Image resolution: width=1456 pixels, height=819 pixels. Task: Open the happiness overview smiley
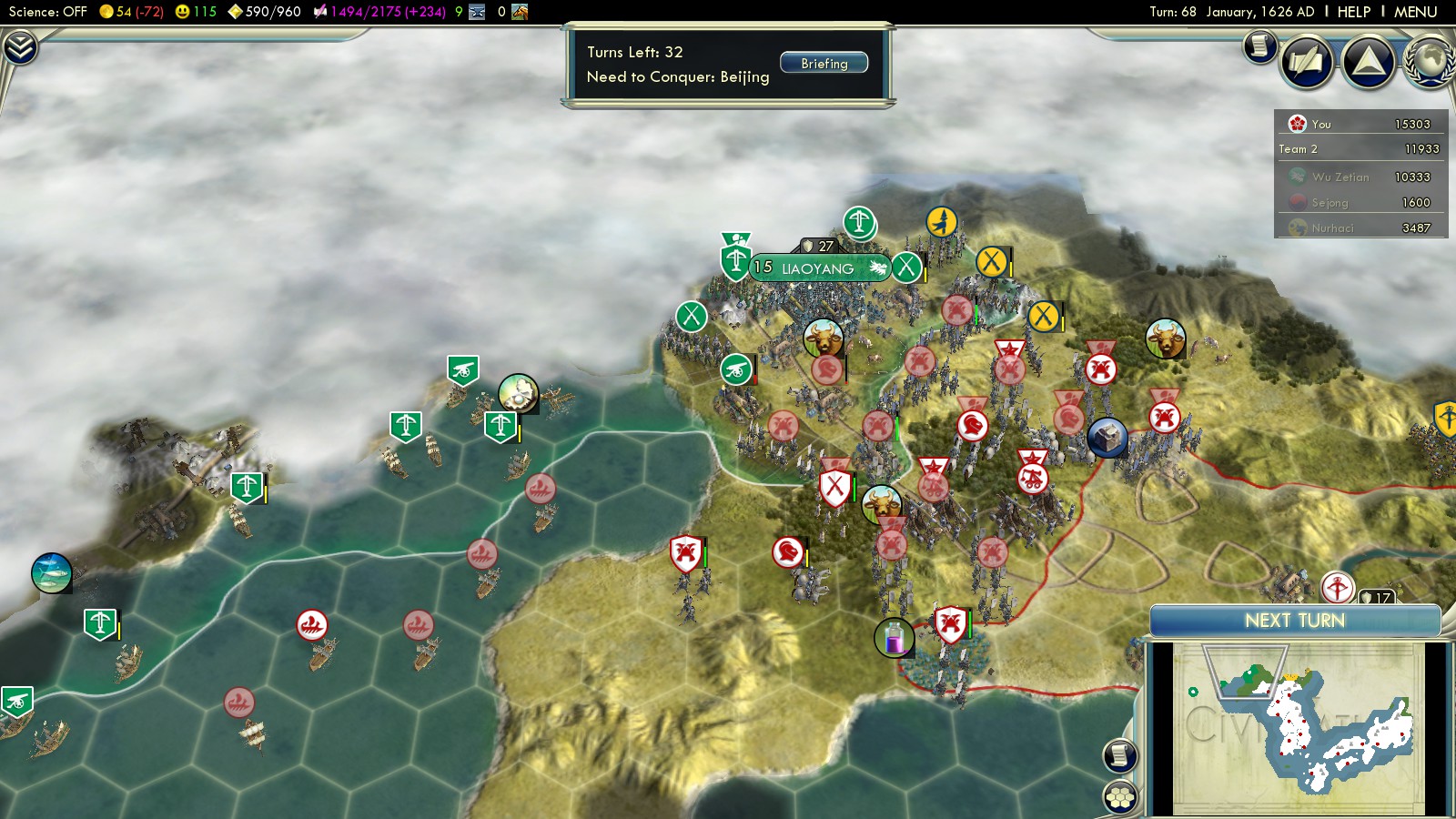pos(196,12)
